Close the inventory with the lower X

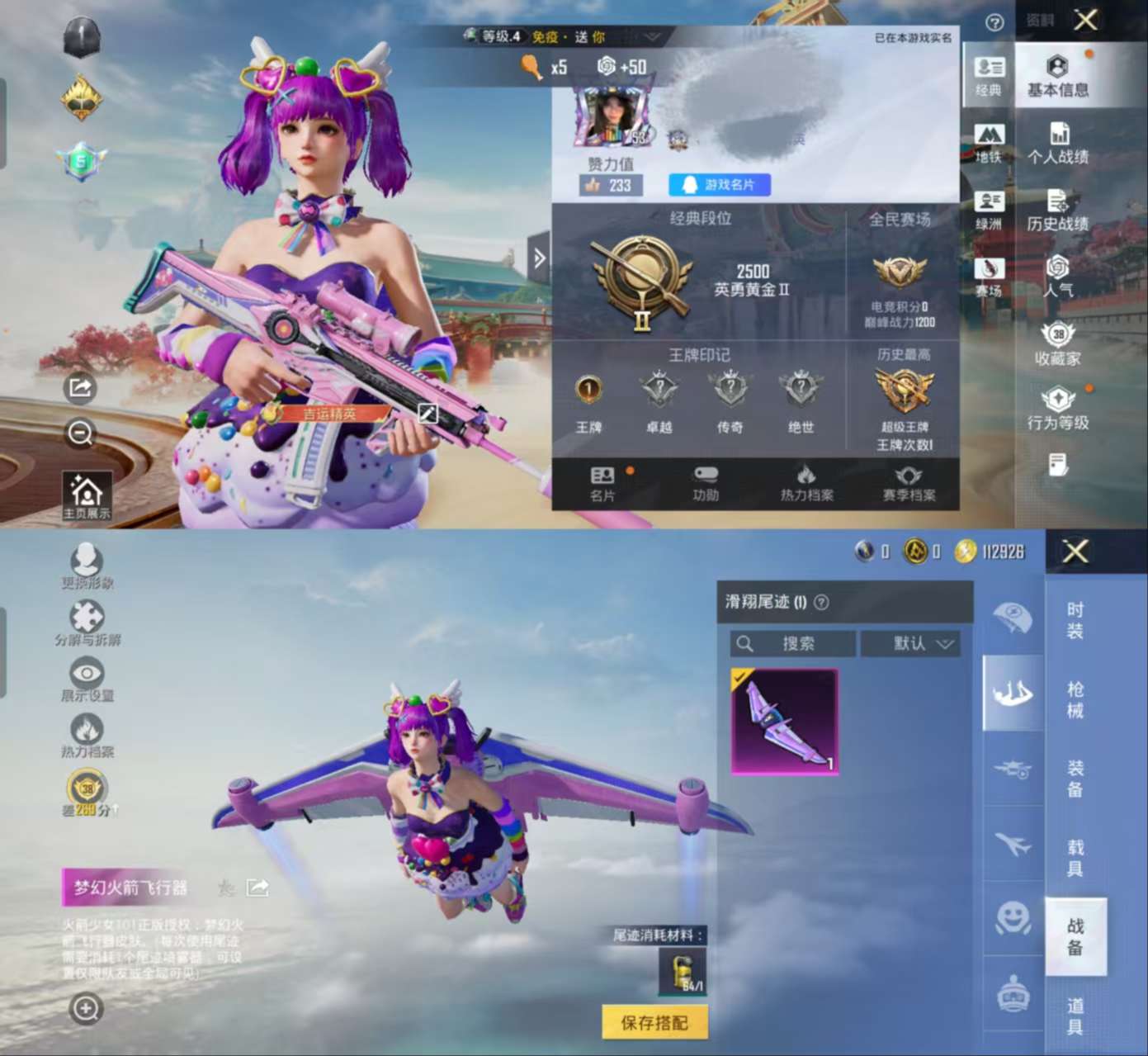1075,552
